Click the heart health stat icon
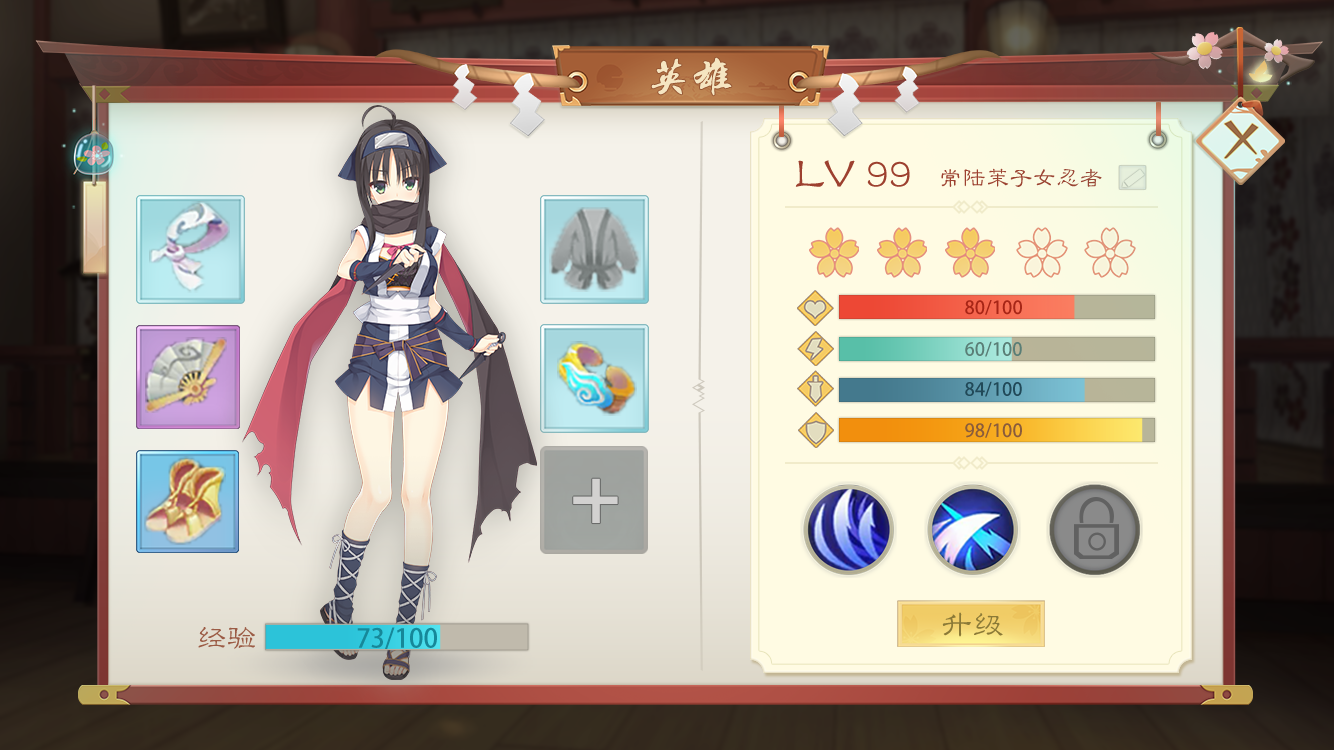 pyautogui.click(x=814, y=307)
